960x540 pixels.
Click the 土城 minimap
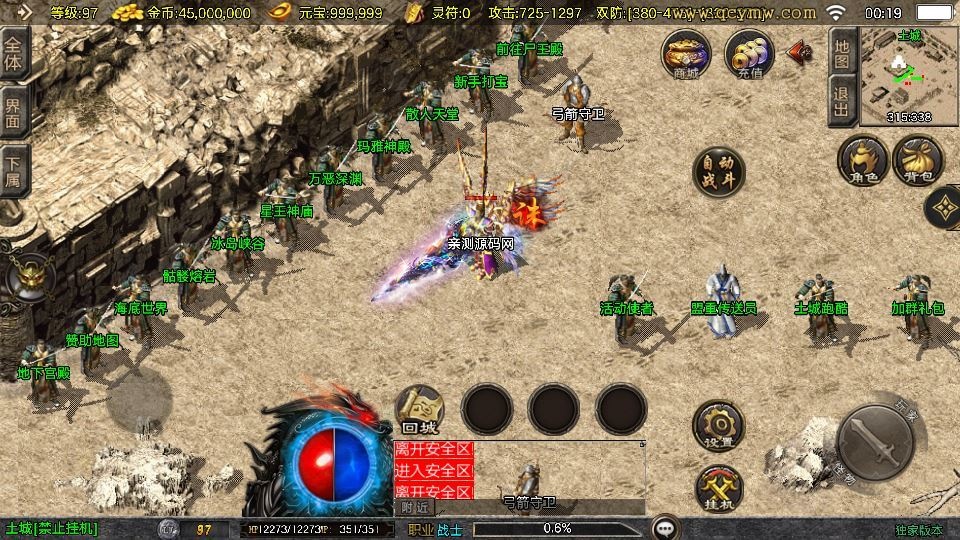point(908,75)
